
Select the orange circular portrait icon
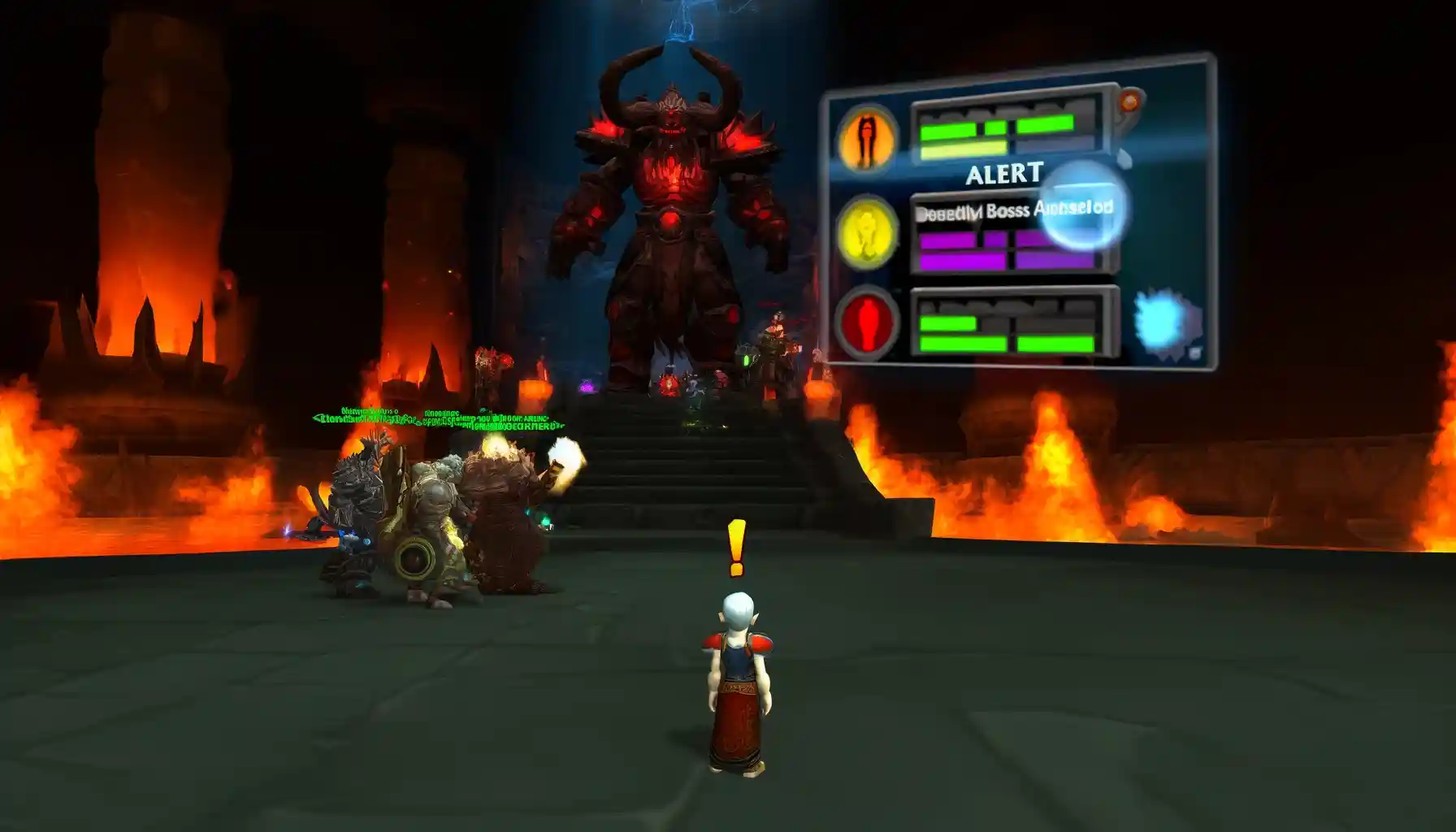pyautogui.click(x=866, y=138)
